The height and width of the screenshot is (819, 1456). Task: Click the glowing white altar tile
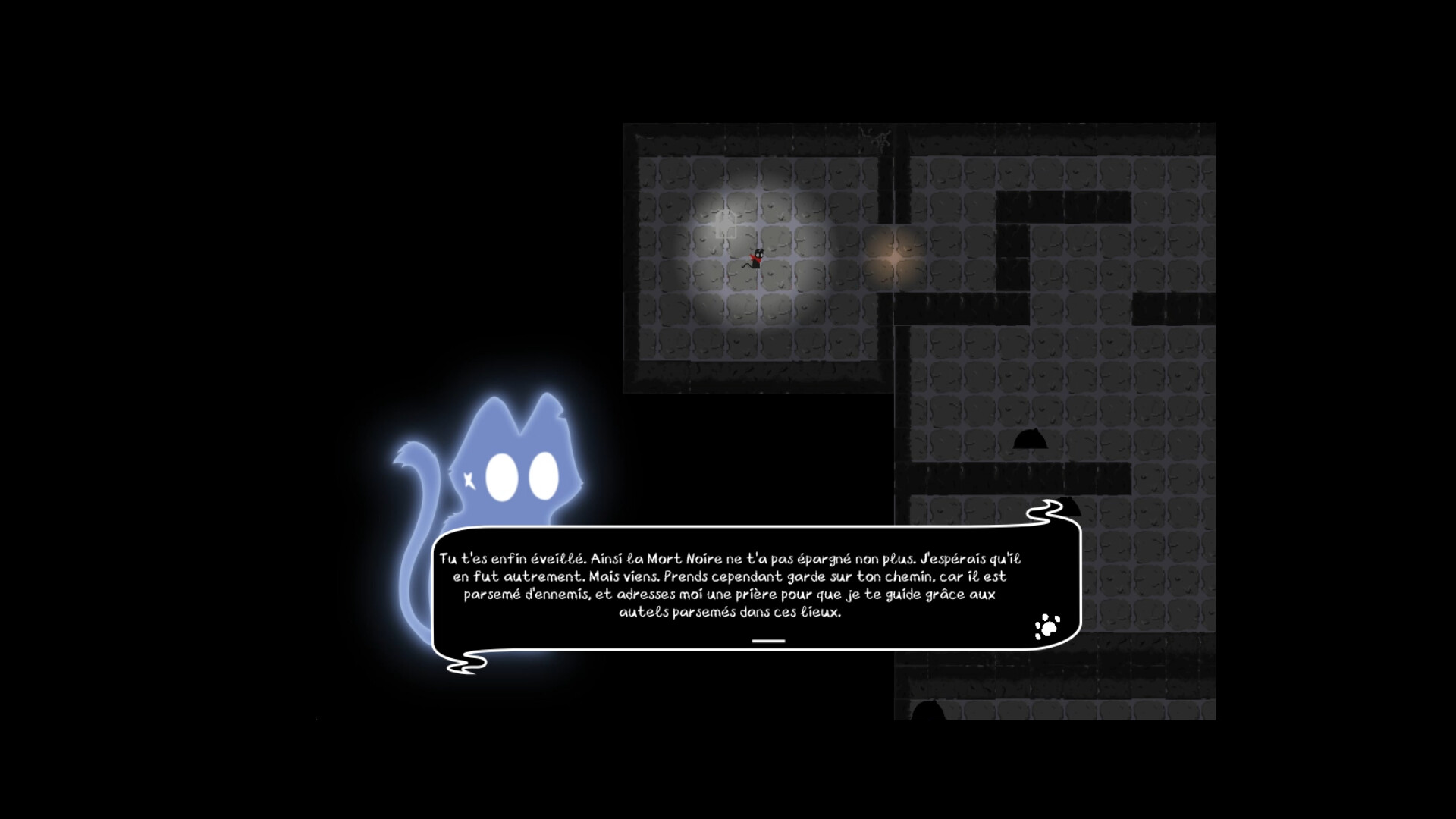pyautogui.click(x=725, y=225)
